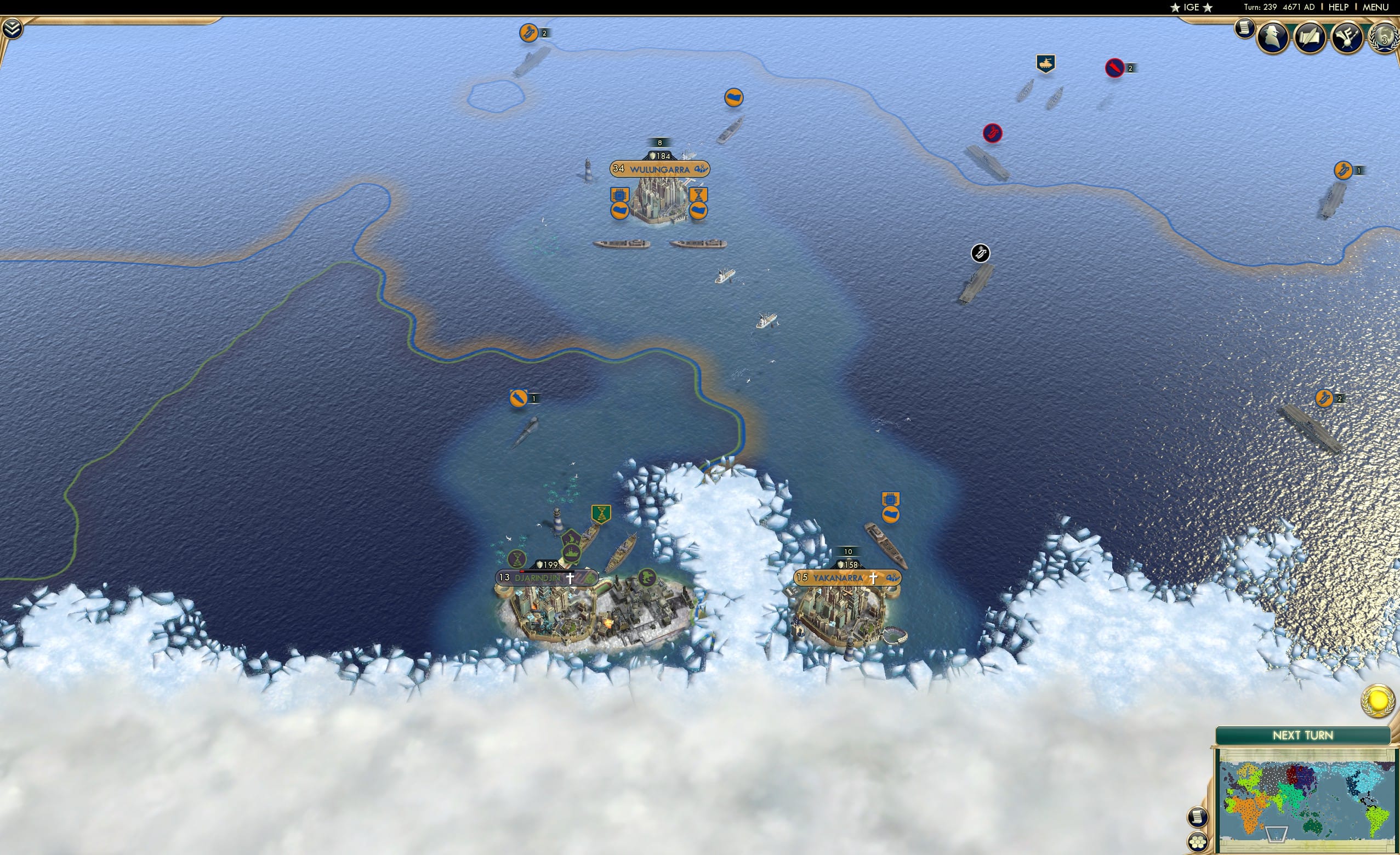Click the espionage spy notification icon

click(1274, 36)
